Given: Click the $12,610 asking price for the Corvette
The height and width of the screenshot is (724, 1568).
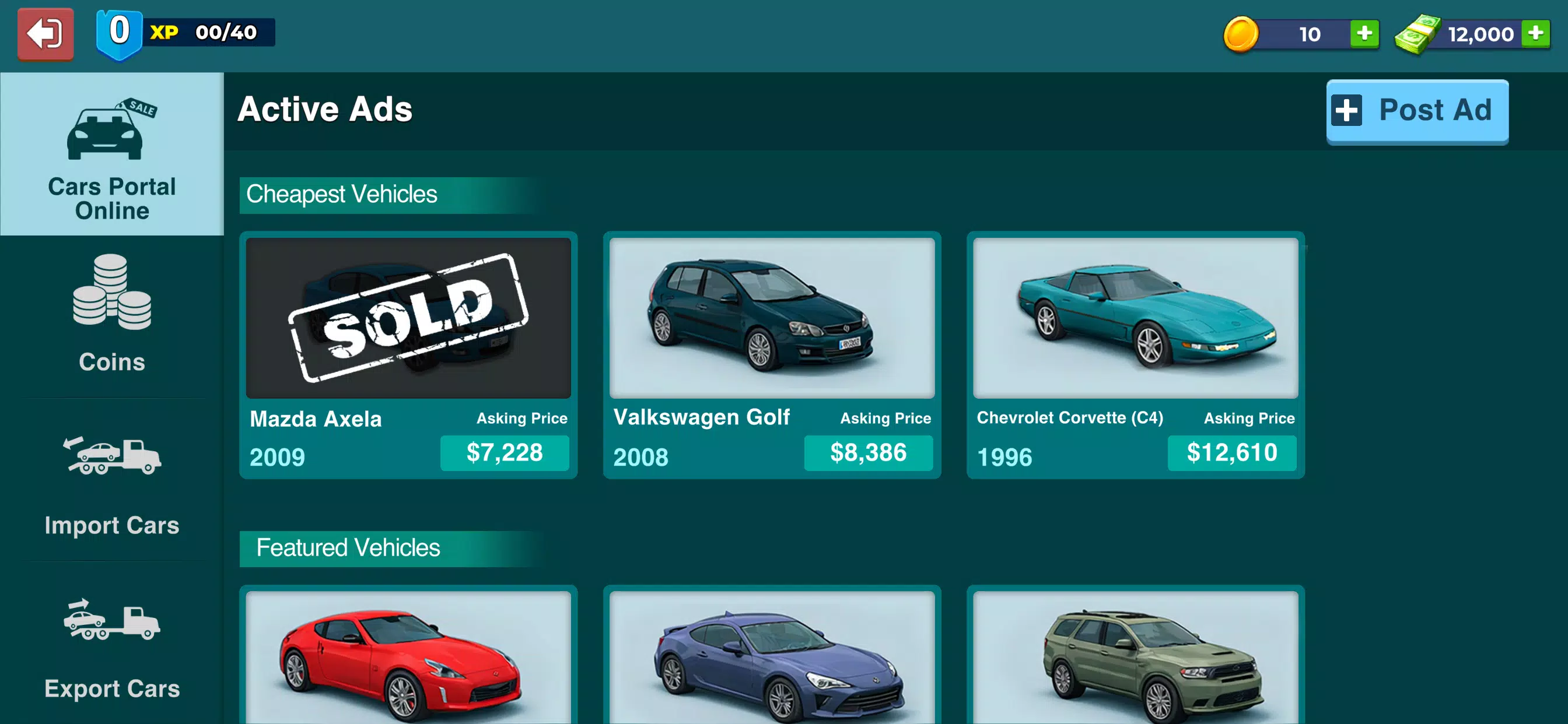Looking at the screenshot, I should click(x=1232, y=453).
